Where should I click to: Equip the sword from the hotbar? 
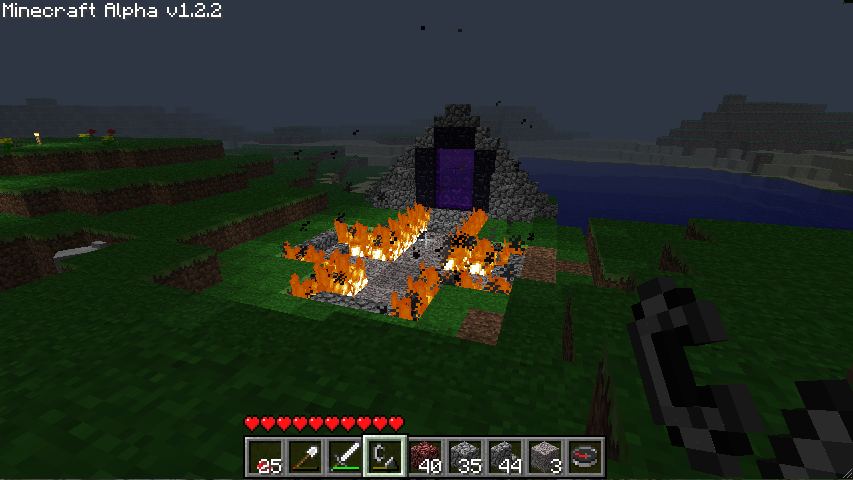pos(345,457)
